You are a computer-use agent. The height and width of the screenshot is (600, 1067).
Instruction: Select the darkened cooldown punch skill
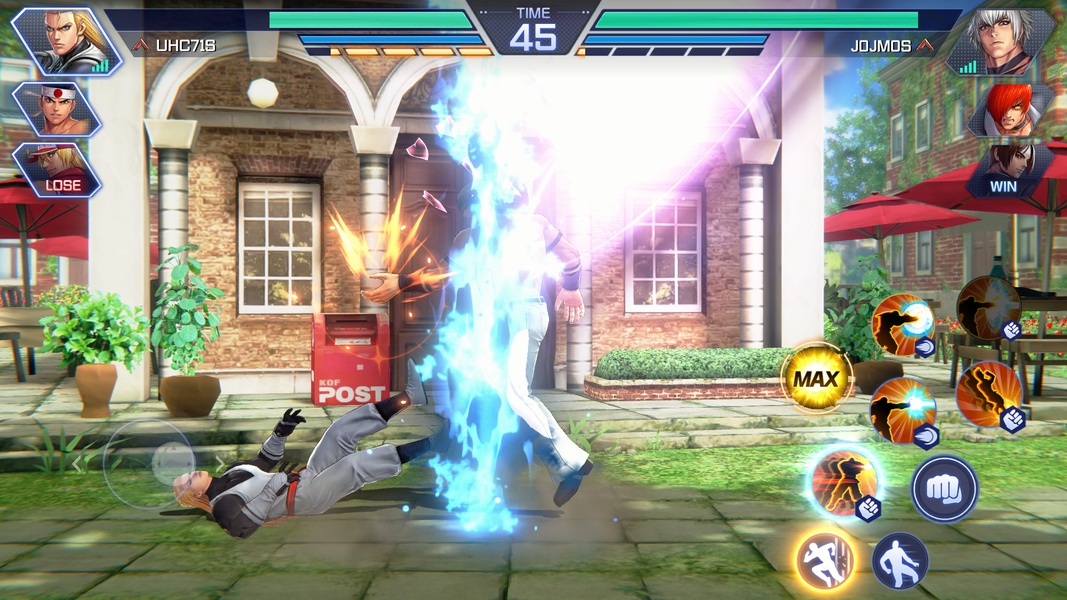tap(988, 307)
